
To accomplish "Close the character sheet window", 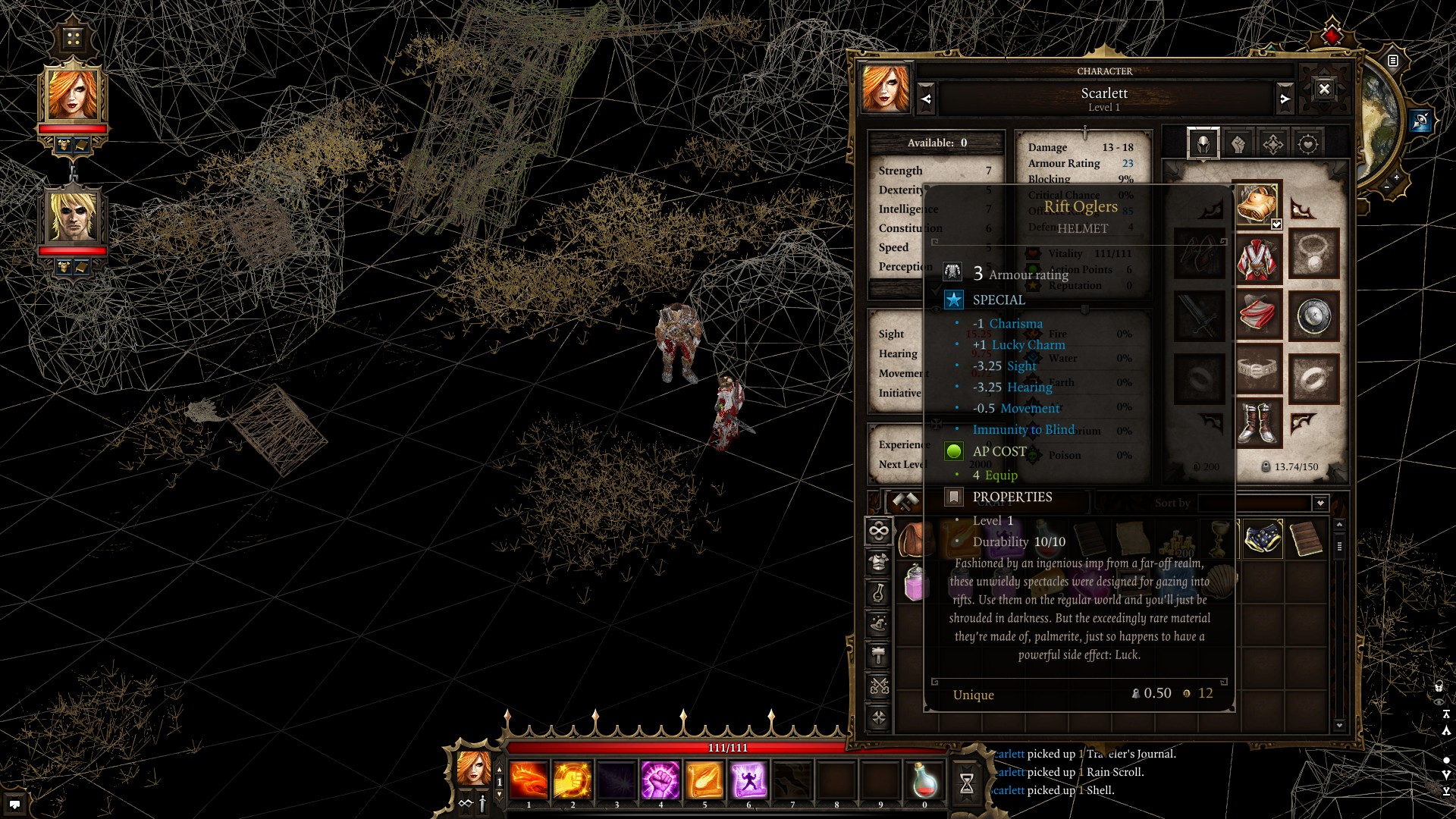I will click(1324, 89).
